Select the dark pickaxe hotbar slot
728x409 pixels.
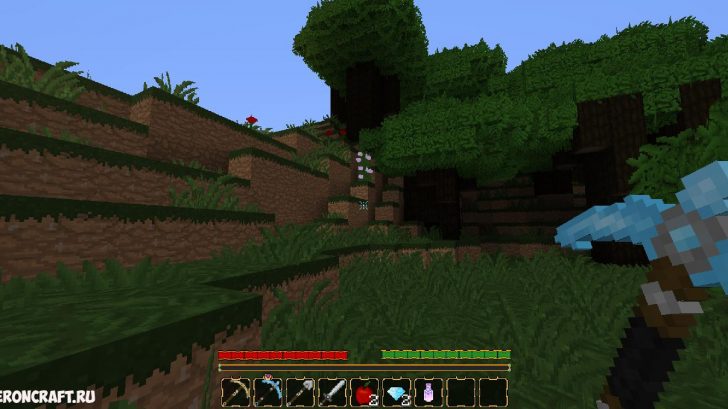point(236,392)
